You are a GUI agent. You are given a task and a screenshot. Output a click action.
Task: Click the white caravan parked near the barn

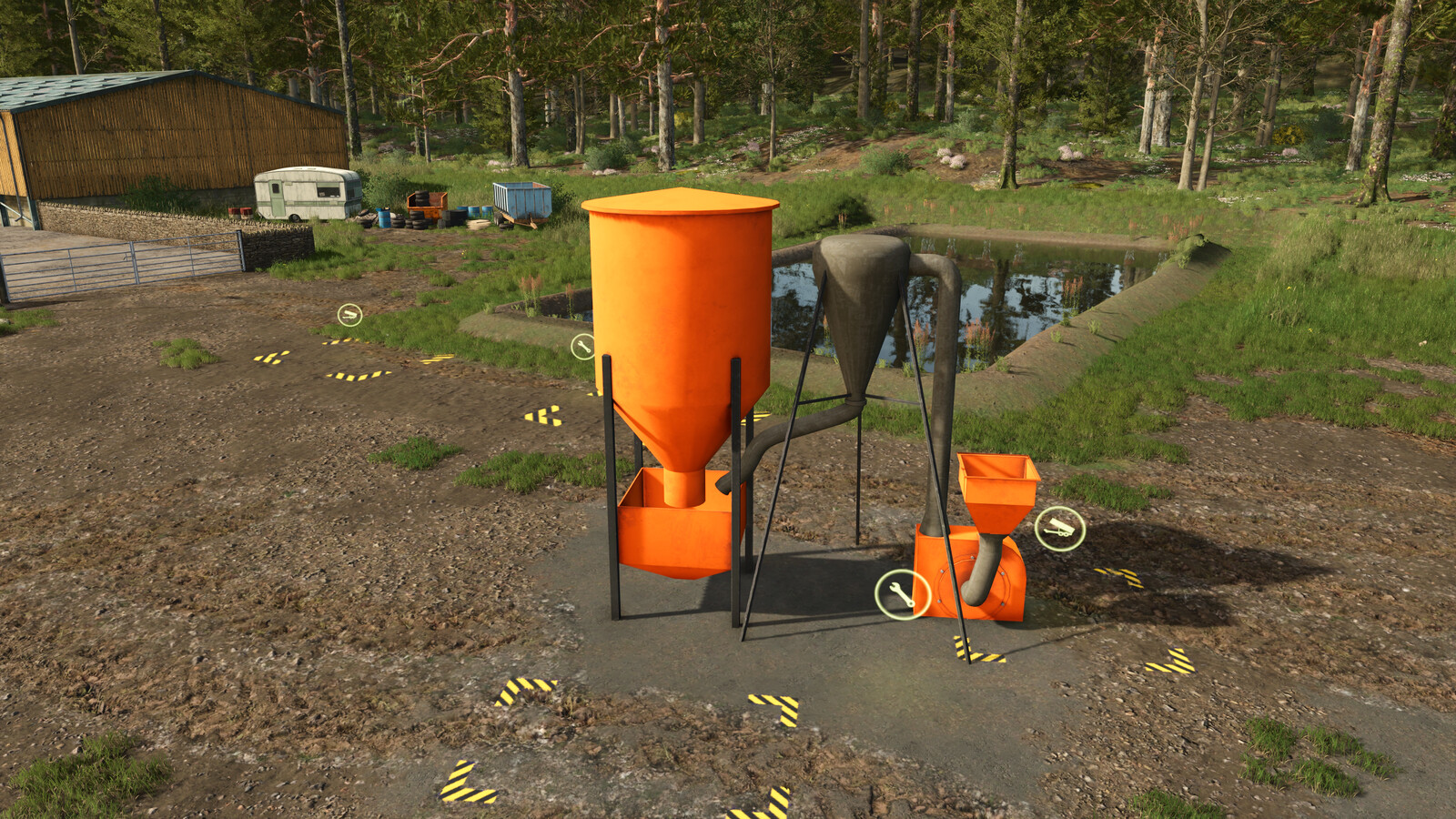pyautogui.click(x=305, y=193)
